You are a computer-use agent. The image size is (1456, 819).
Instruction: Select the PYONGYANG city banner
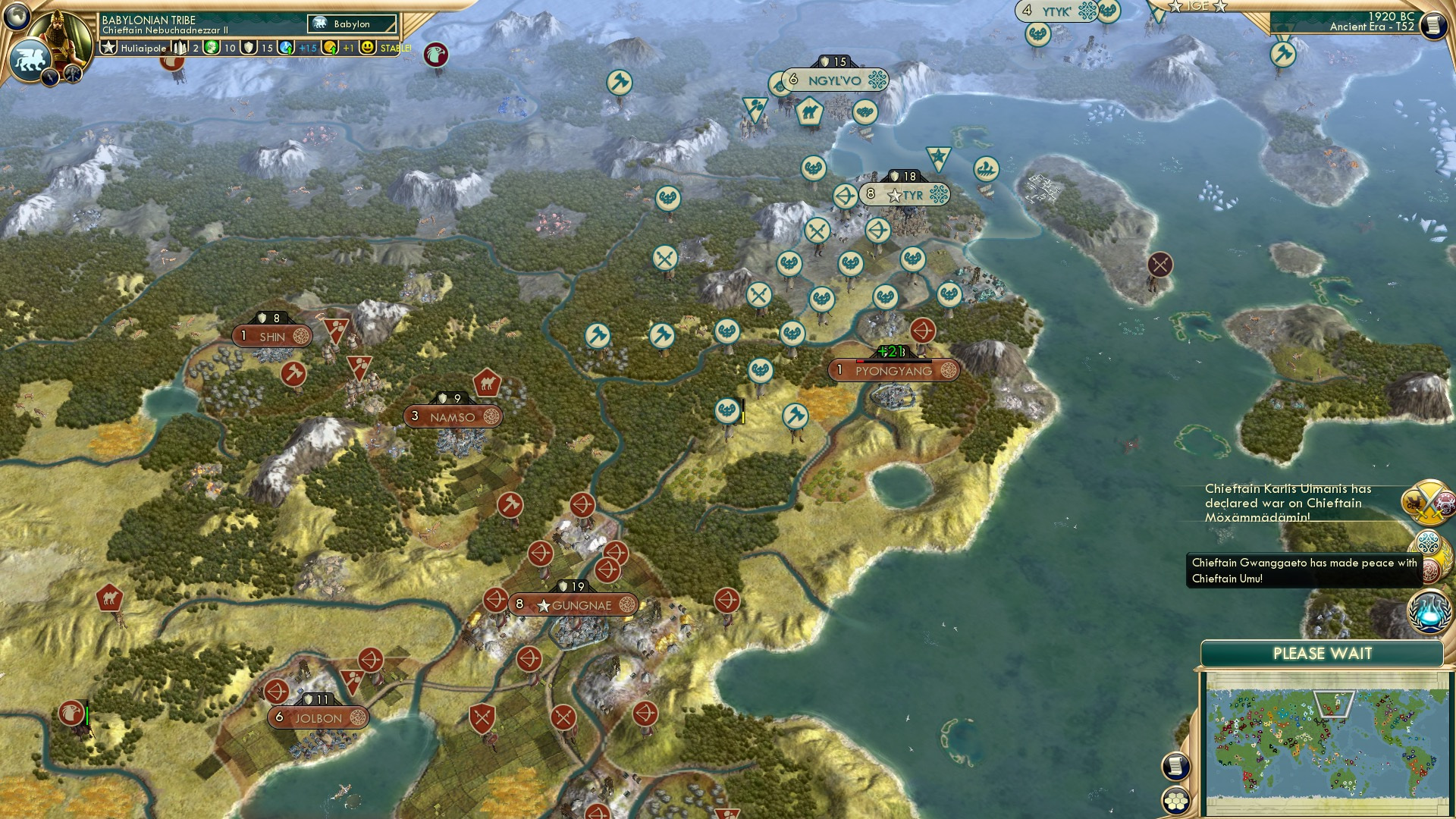pyautogui.click(x=895, y=370)
